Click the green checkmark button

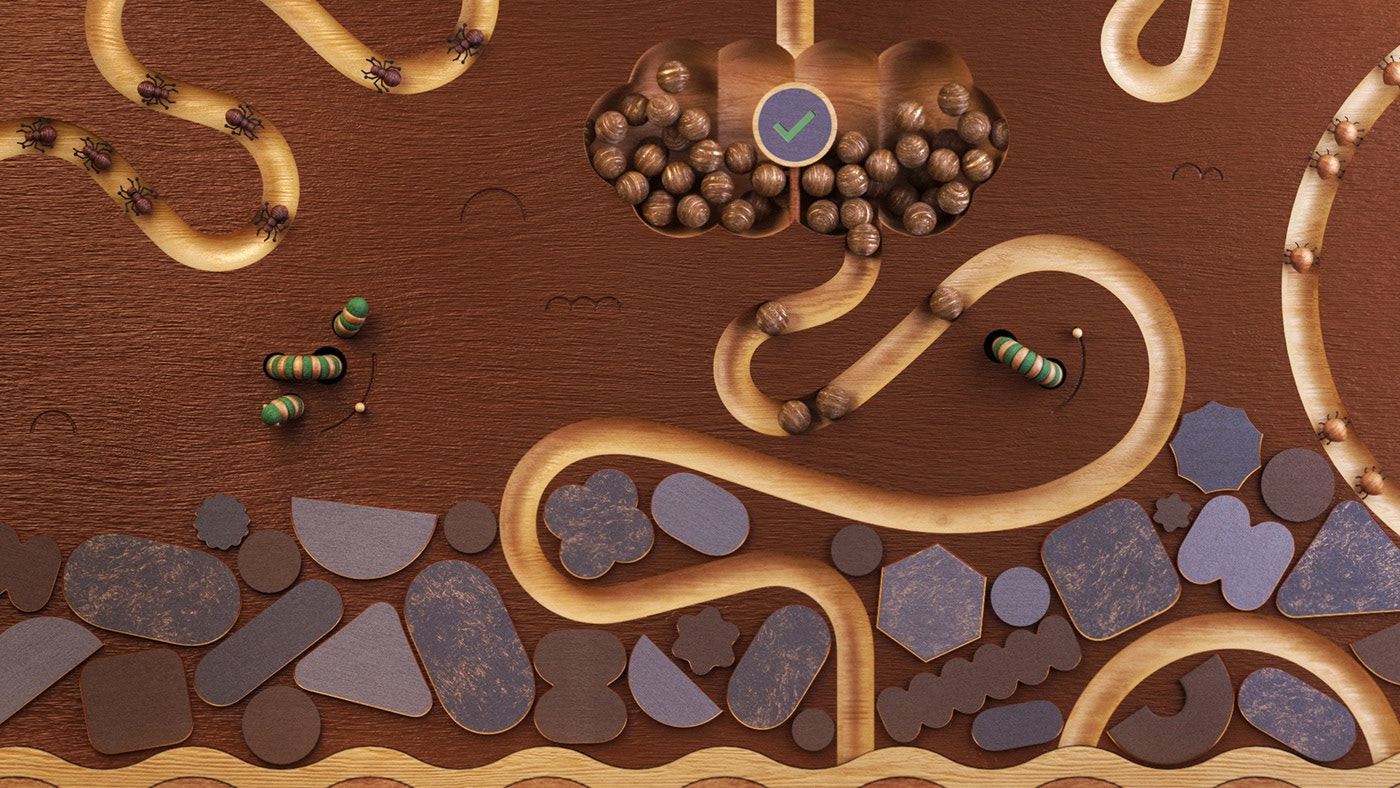tap(794, 125)
